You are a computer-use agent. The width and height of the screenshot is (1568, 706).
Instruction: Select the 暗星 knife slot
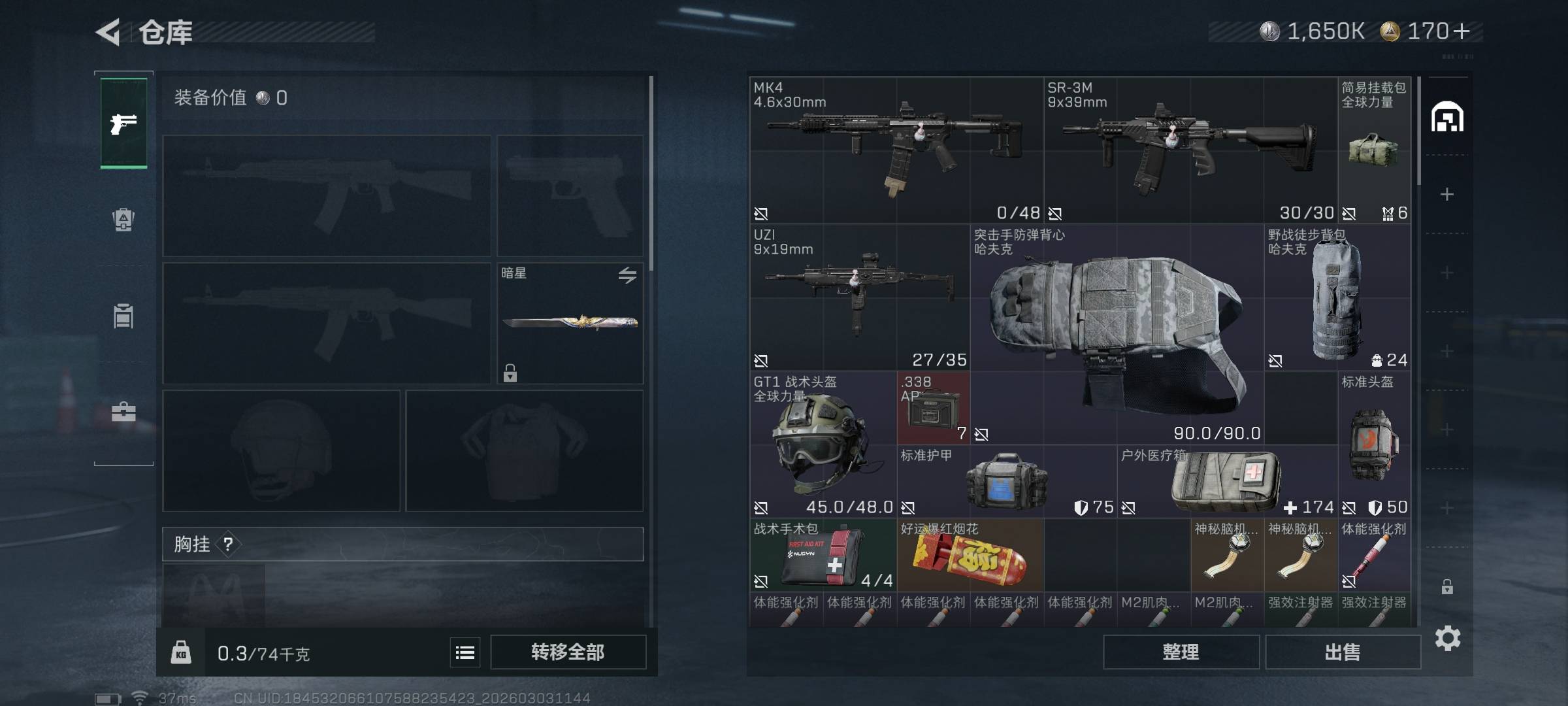pos(570,323)
